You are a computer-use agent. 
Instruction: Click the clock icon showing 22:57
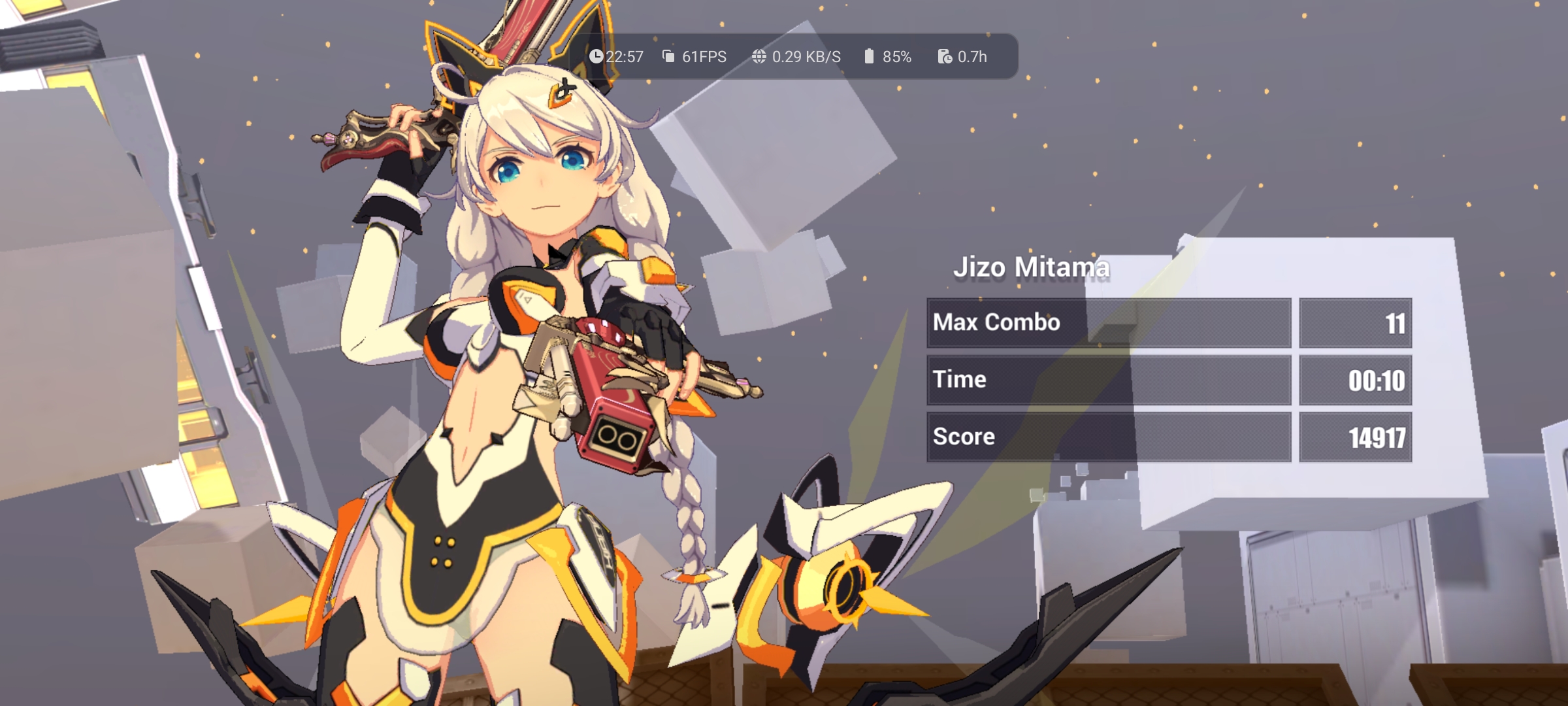pos(596,57)
